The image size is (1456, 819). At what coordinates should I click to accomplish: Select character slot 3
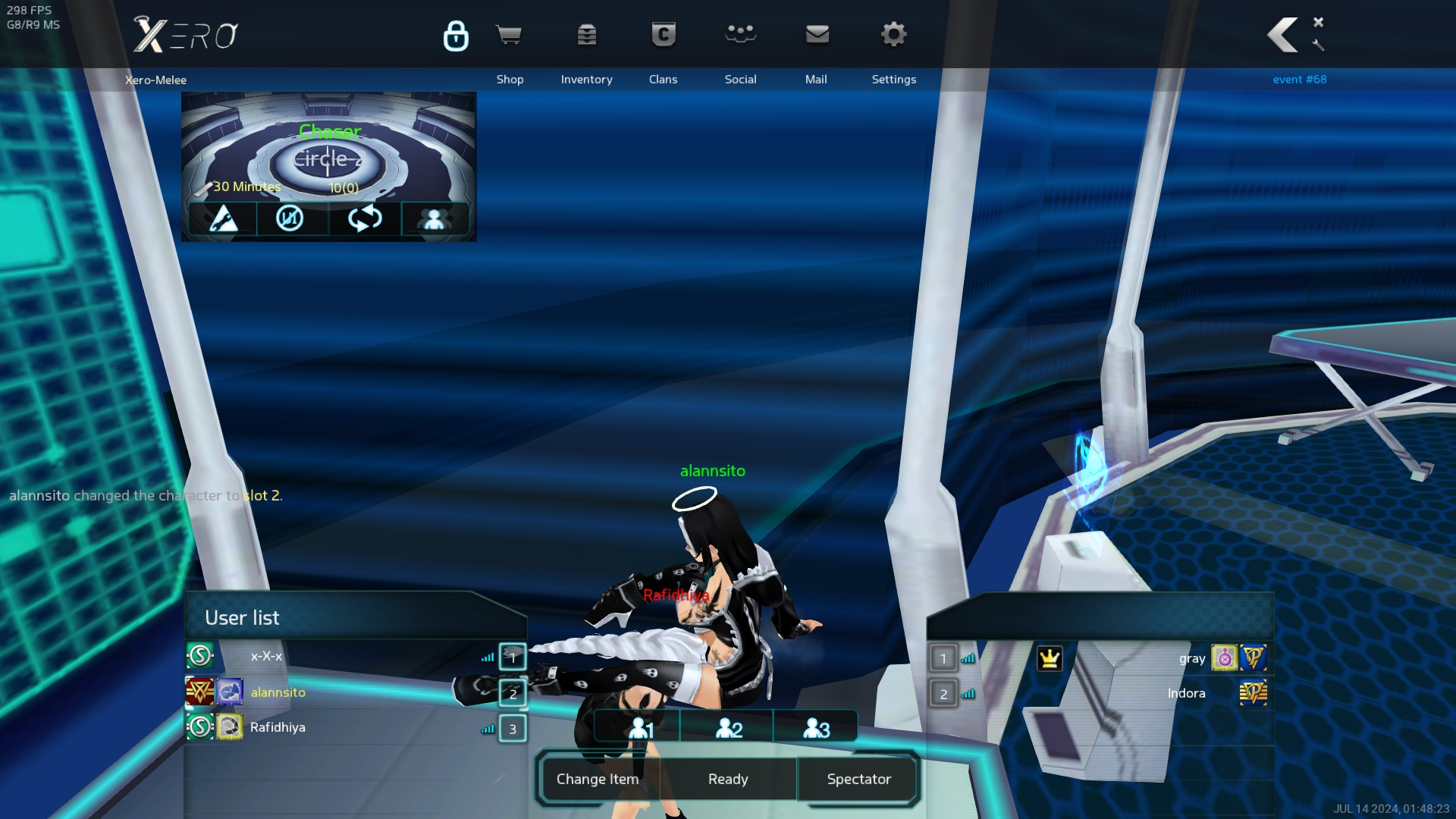pos(817,728)
